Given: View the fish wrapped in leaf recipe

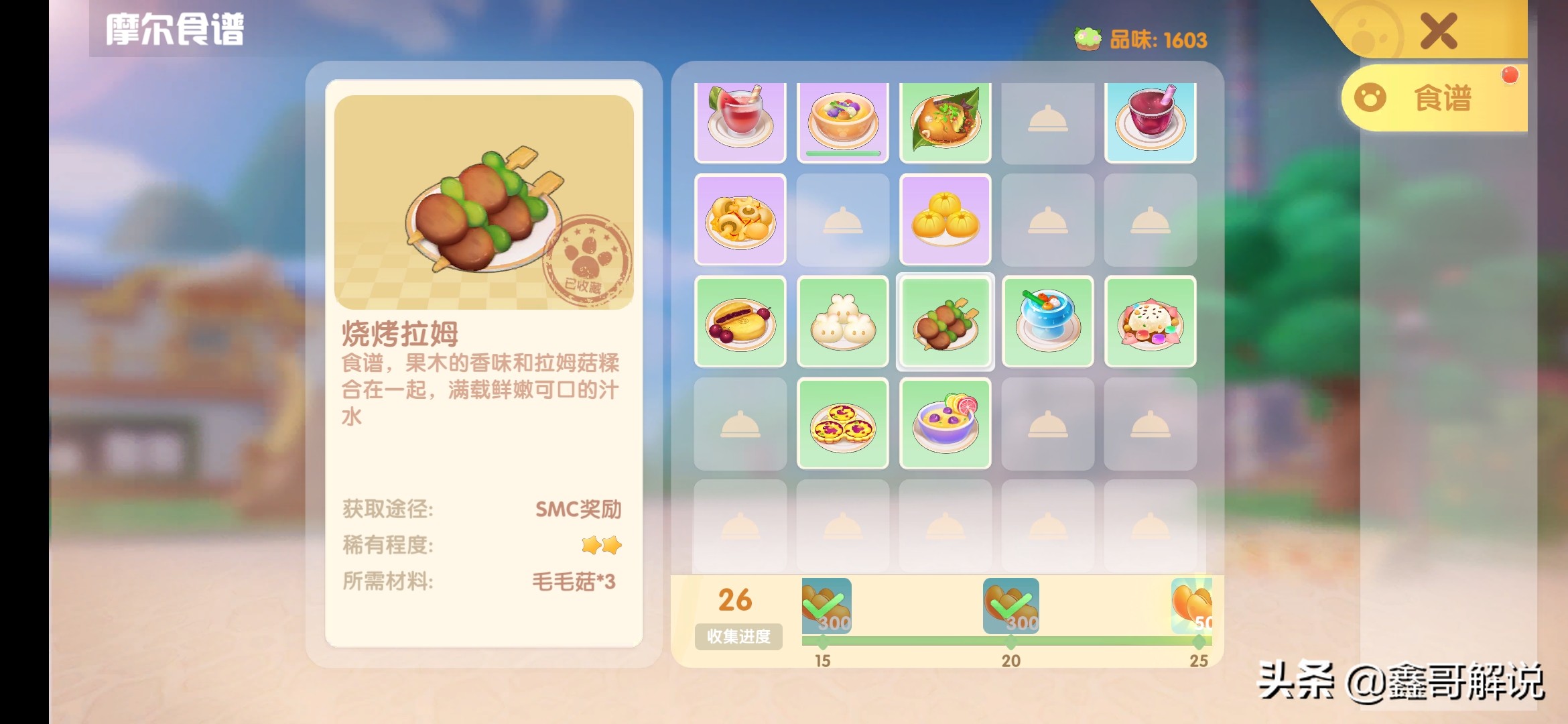Looking at the screenshot, I should pos(945,121).
